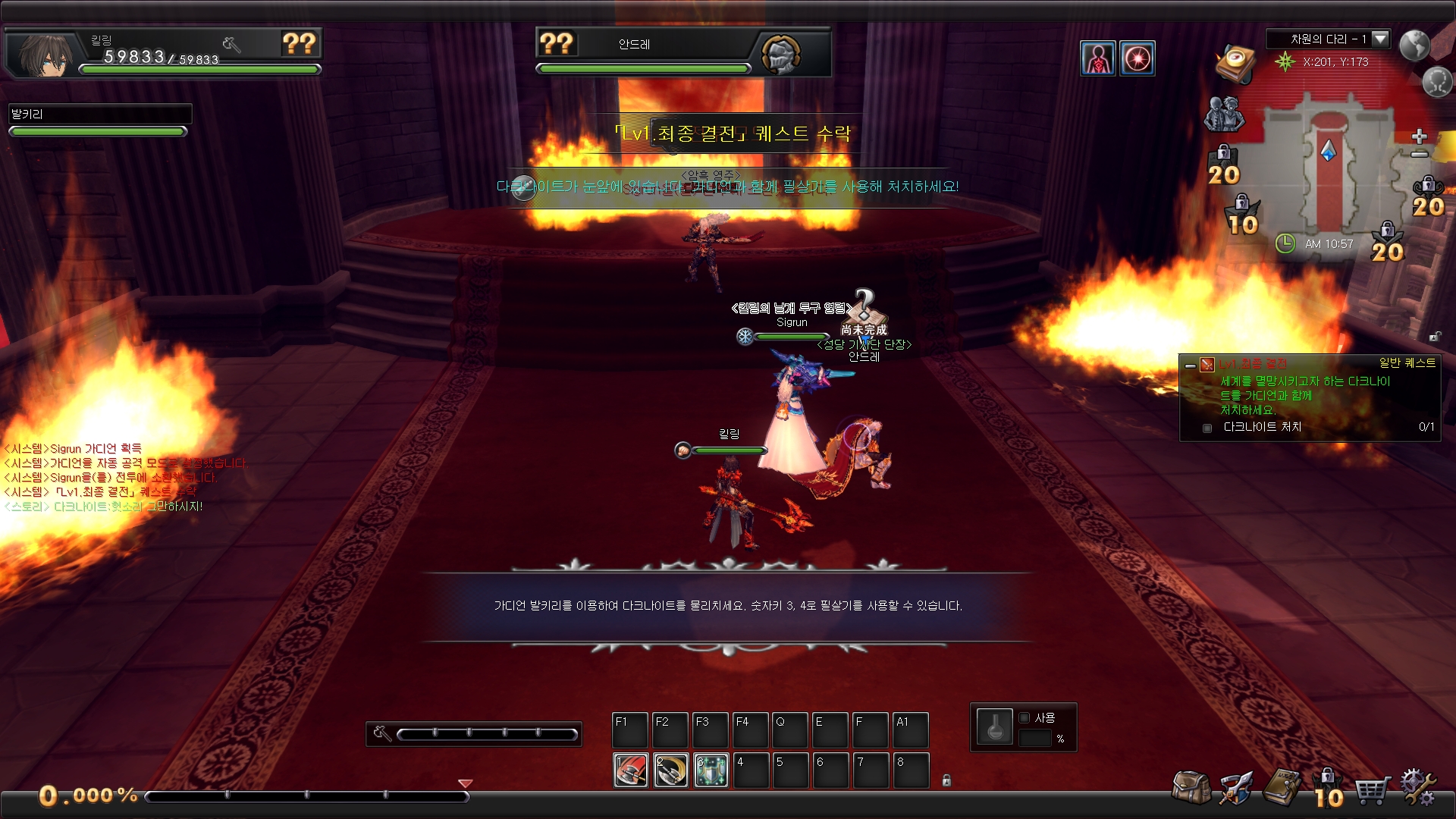The width and height of the screenshot is (1456, 819).
Task: Open the sword and armor equipment menu
Action: [1235, 789]
